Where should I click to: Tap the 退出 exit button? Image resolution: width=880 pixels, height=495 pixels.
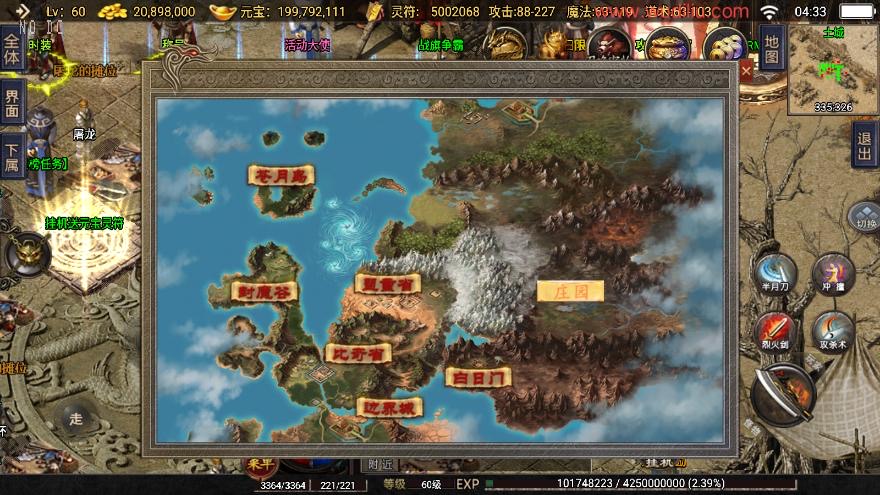pos(864,145)
